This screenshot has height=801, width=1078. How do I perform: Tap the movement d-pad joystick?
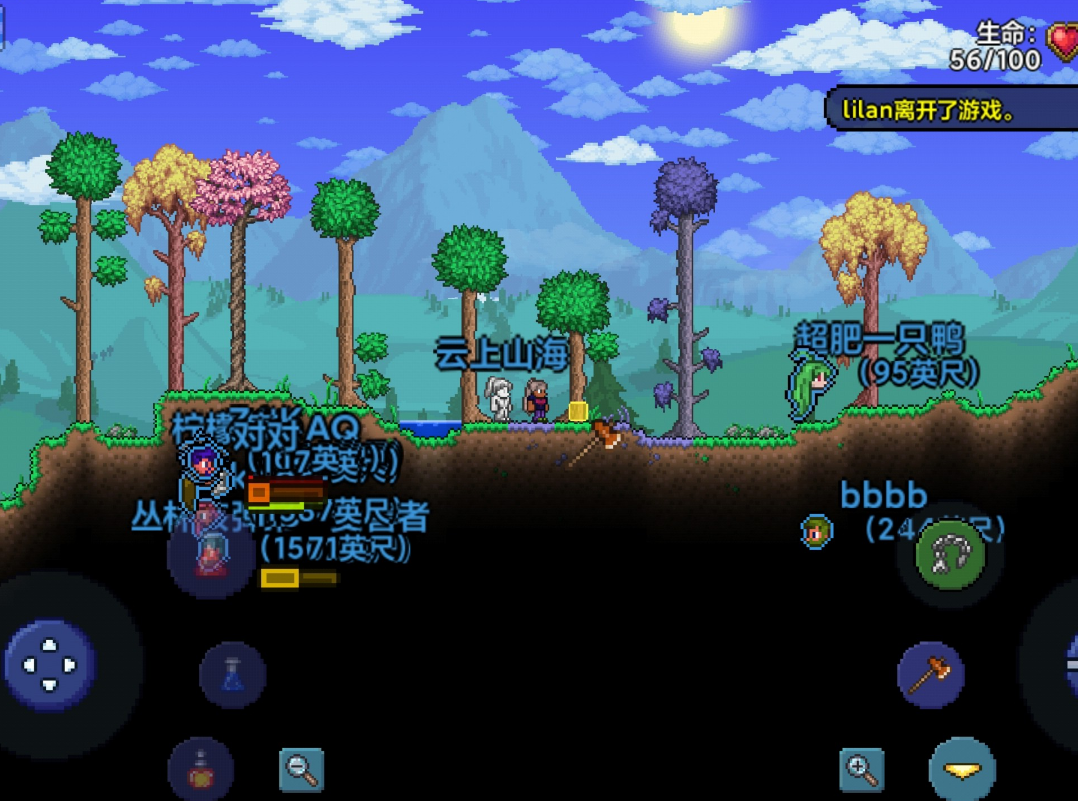49,665
